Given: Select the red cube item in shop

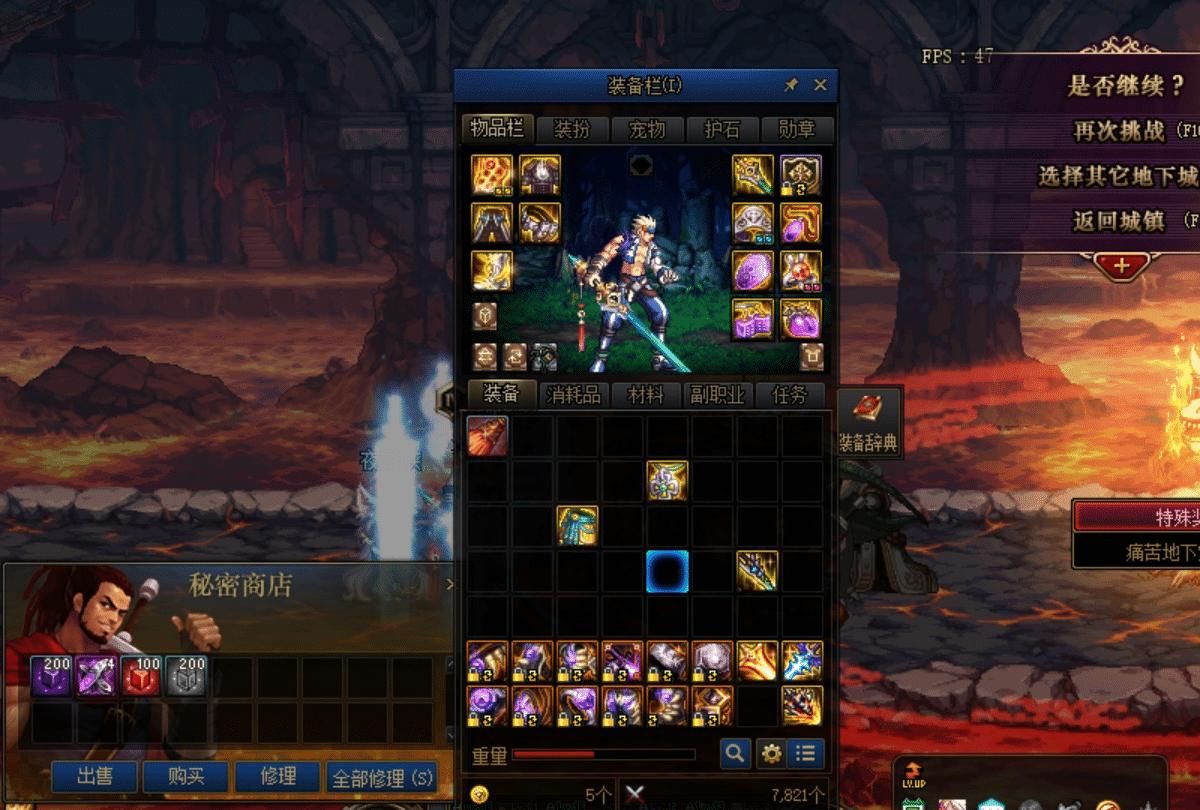Looking at the screenshot, I should [x=140, y=676].
